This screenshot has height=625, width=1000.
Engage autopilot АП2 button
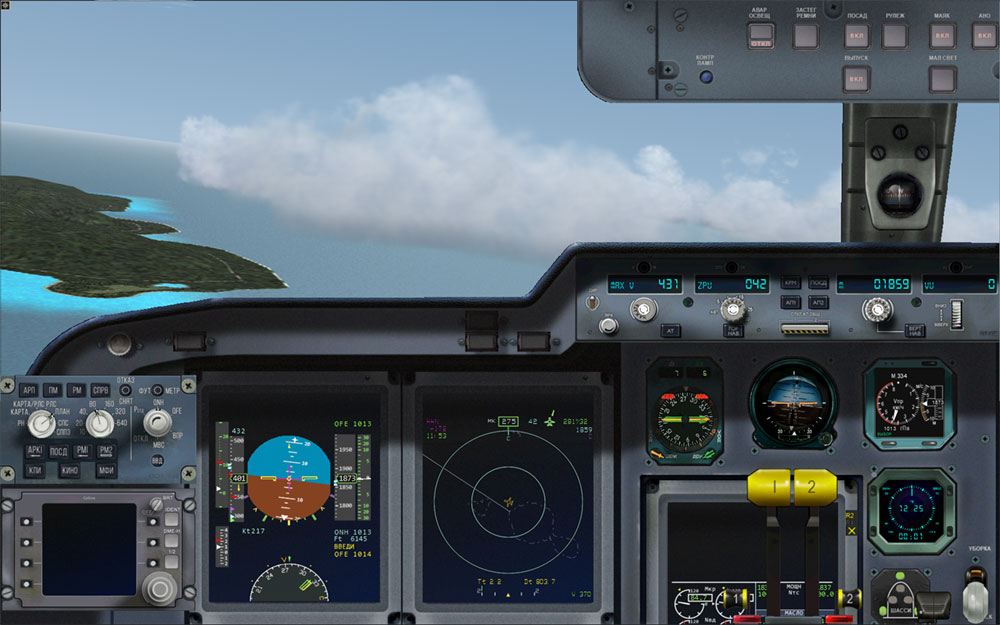(x=818, y=302)
